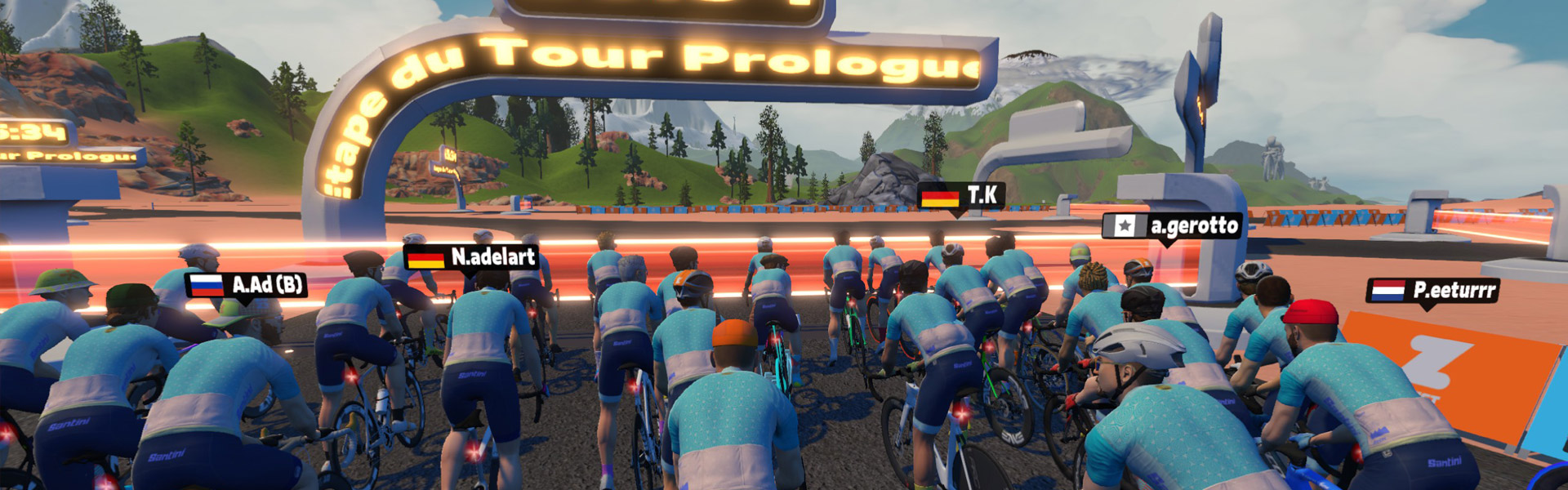Viewport: 1568px width, 490px height.
Task: Choose the T.K rider name tag
Action: pos(961,196)
